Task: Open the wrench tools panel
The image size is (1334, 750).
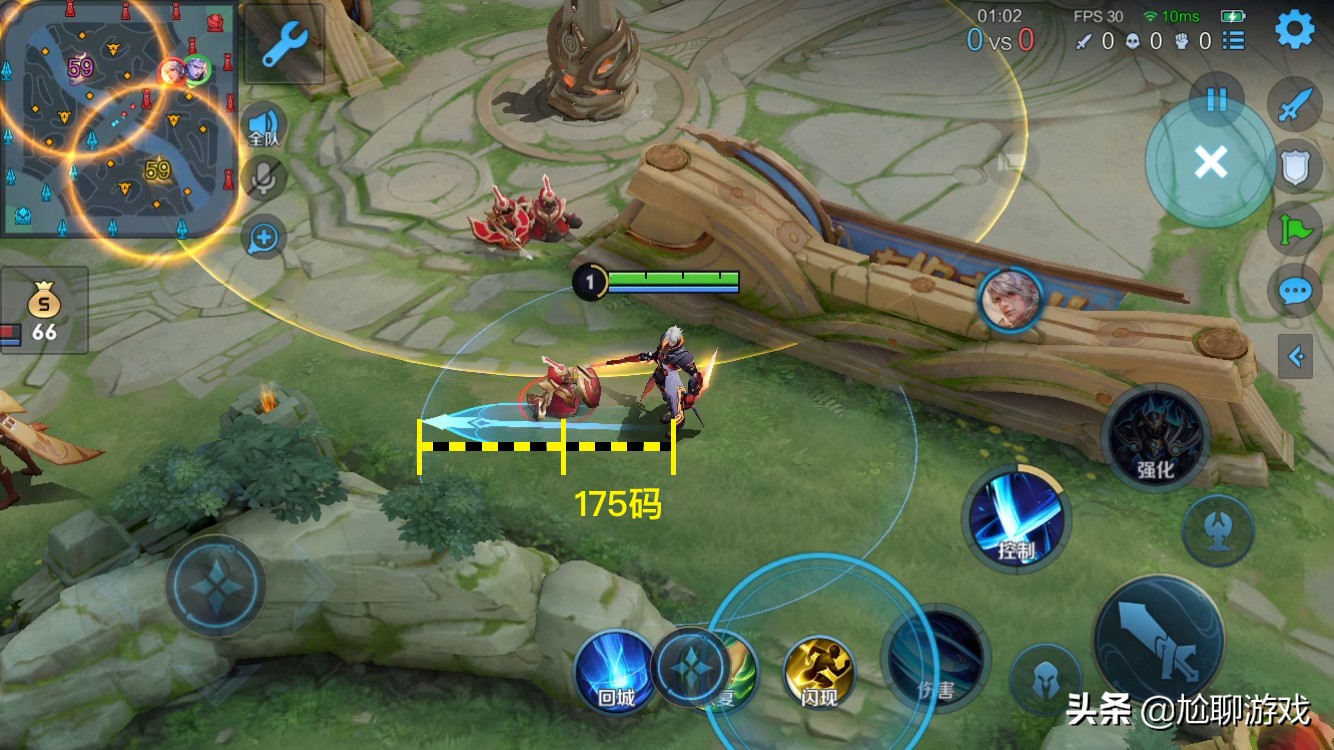Action: point(284,44)
